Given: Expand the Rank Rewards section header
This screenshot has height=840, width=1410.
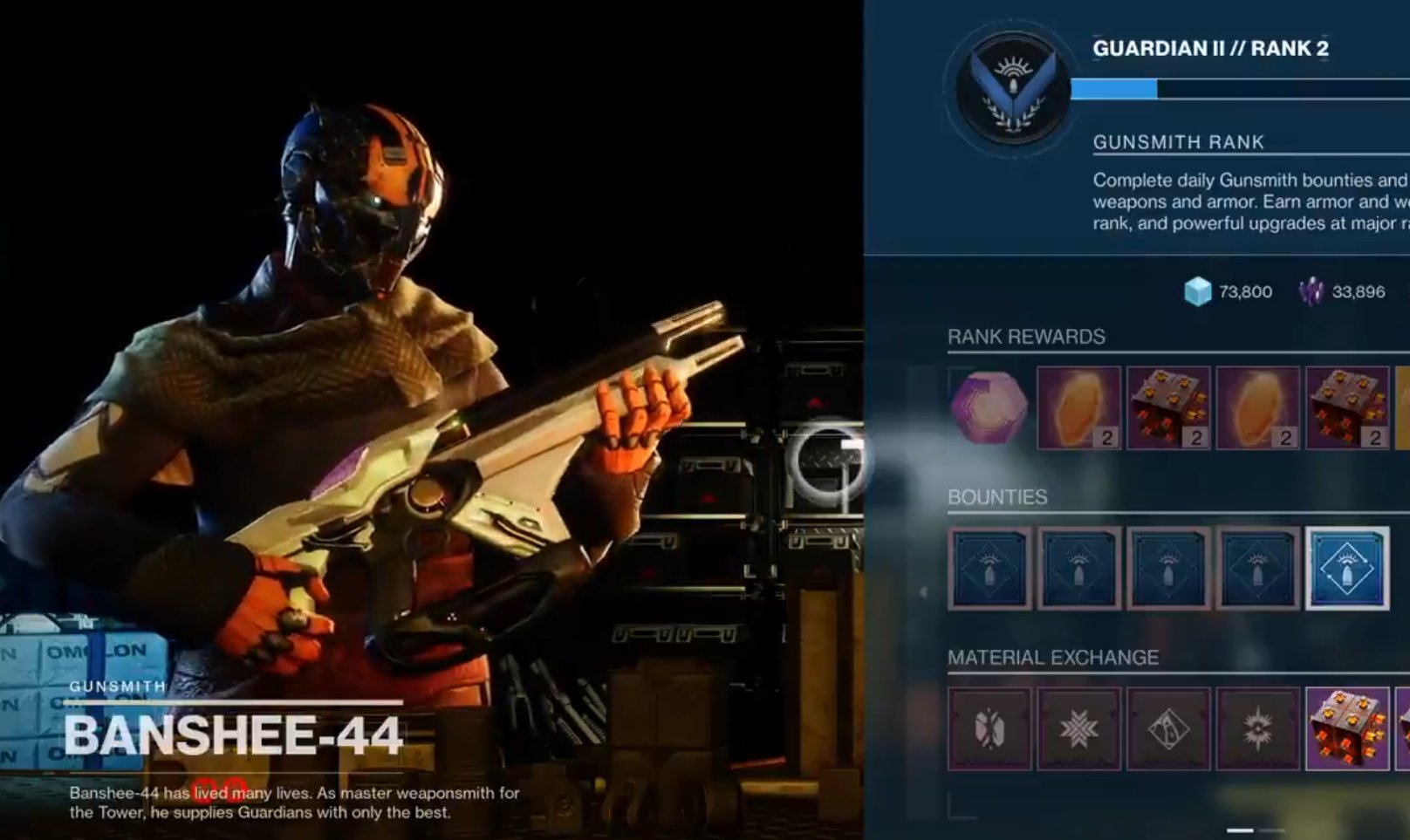Looking at the screenshot, I should [1025, 336].
